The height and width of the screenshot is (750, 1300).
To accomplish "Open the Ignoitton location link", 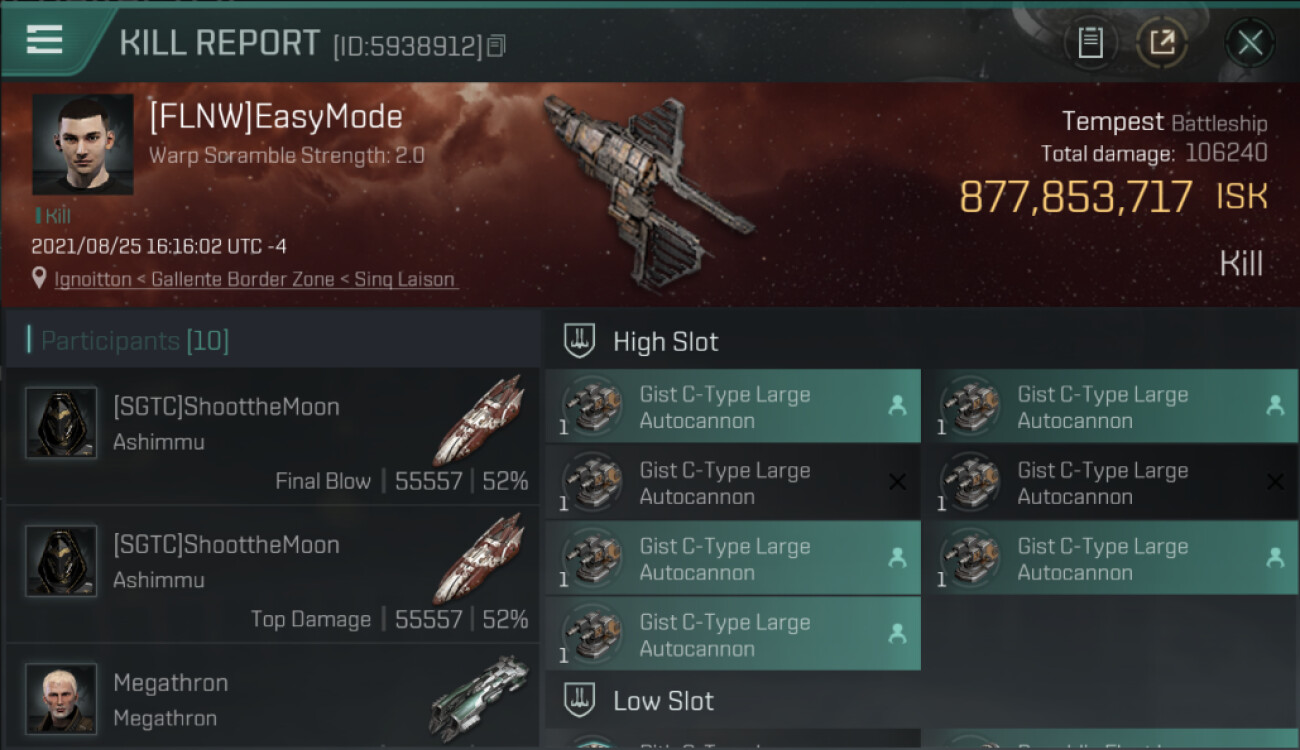I will point(93,280).
